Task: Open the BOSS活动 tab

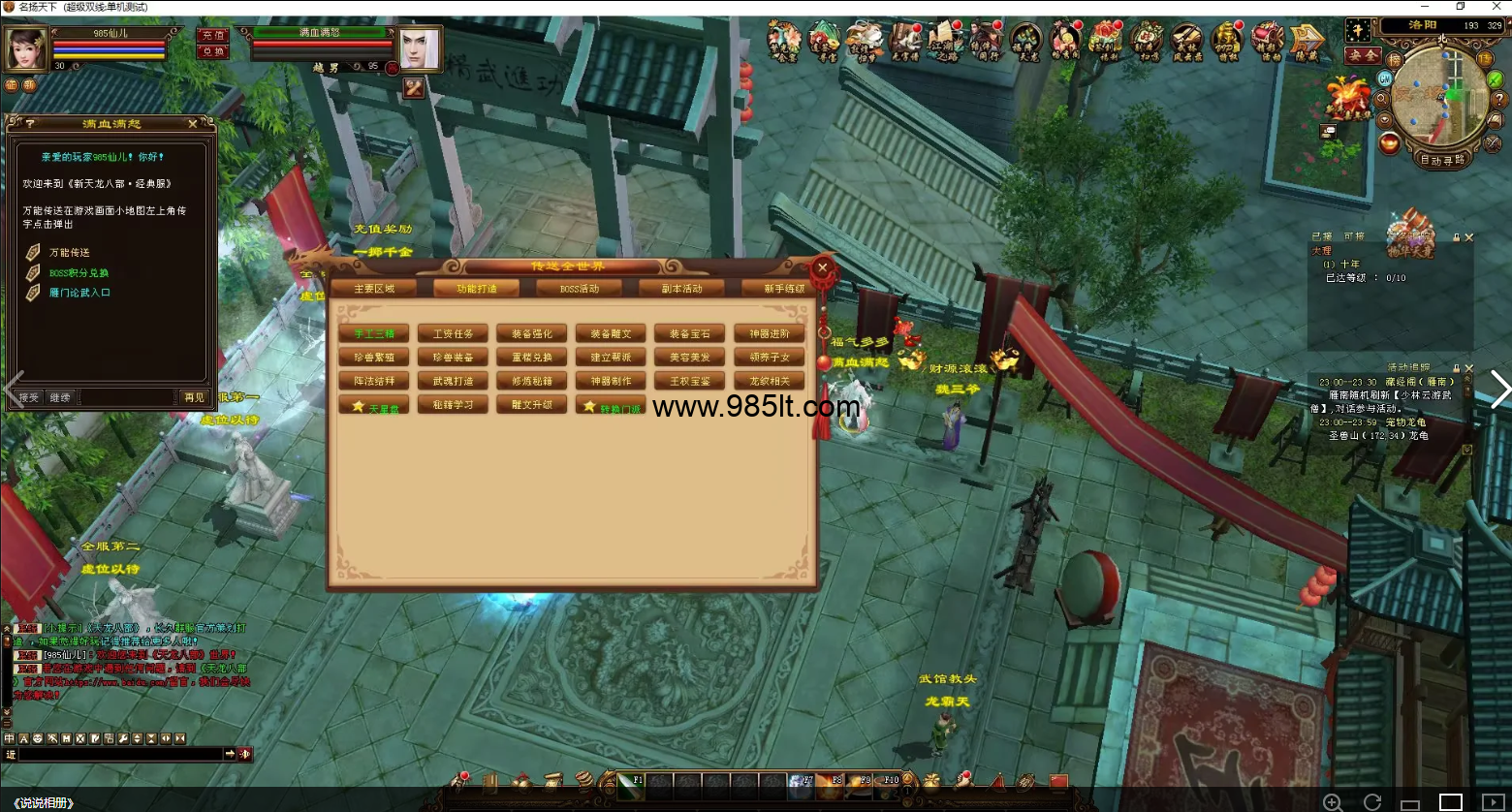Action: 580,289
